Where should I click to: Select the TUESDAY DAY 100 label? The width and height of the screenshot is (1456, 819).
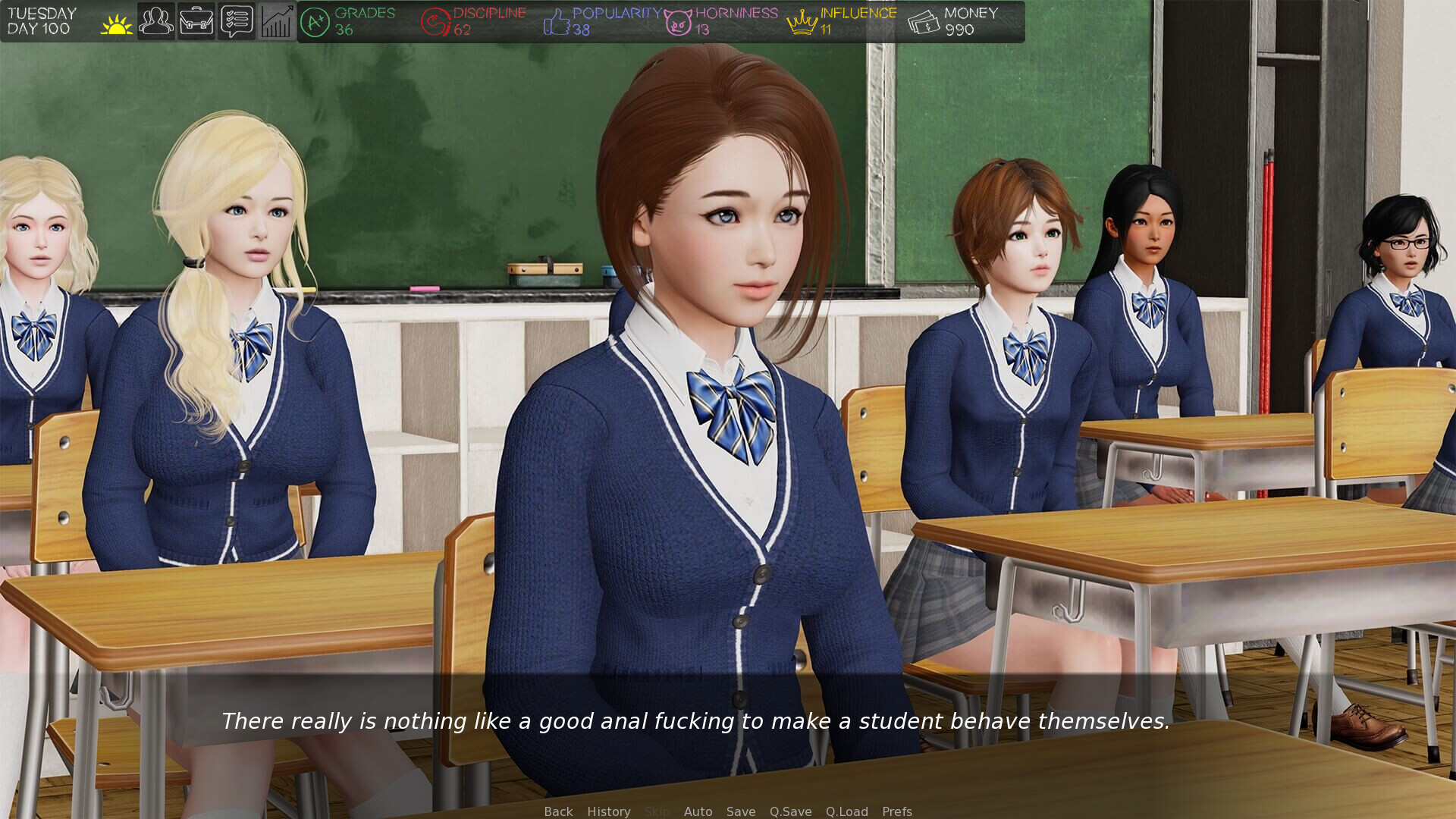click(x=42, y=20)
